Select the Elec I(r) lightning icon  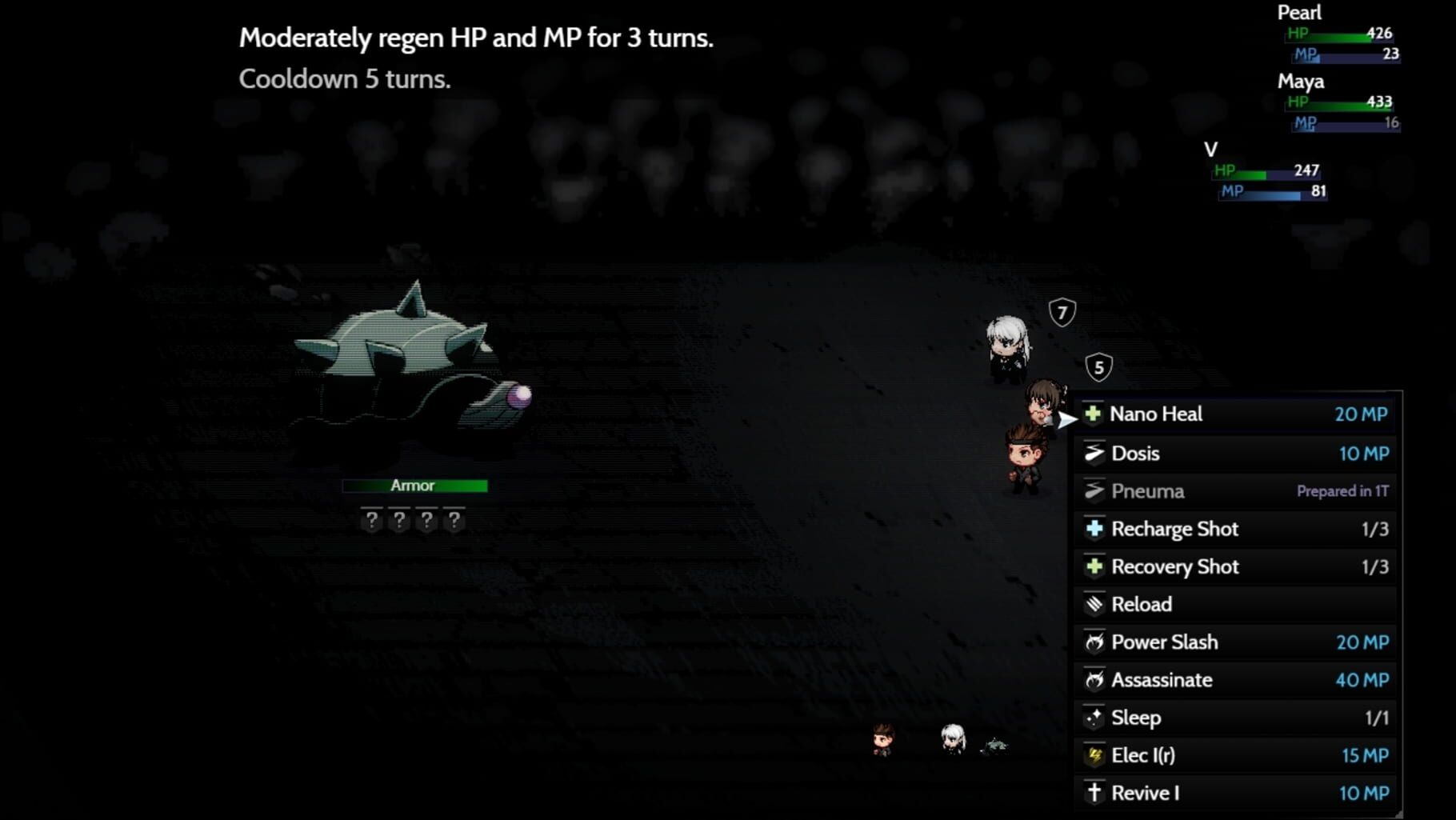pos(1095,754)
